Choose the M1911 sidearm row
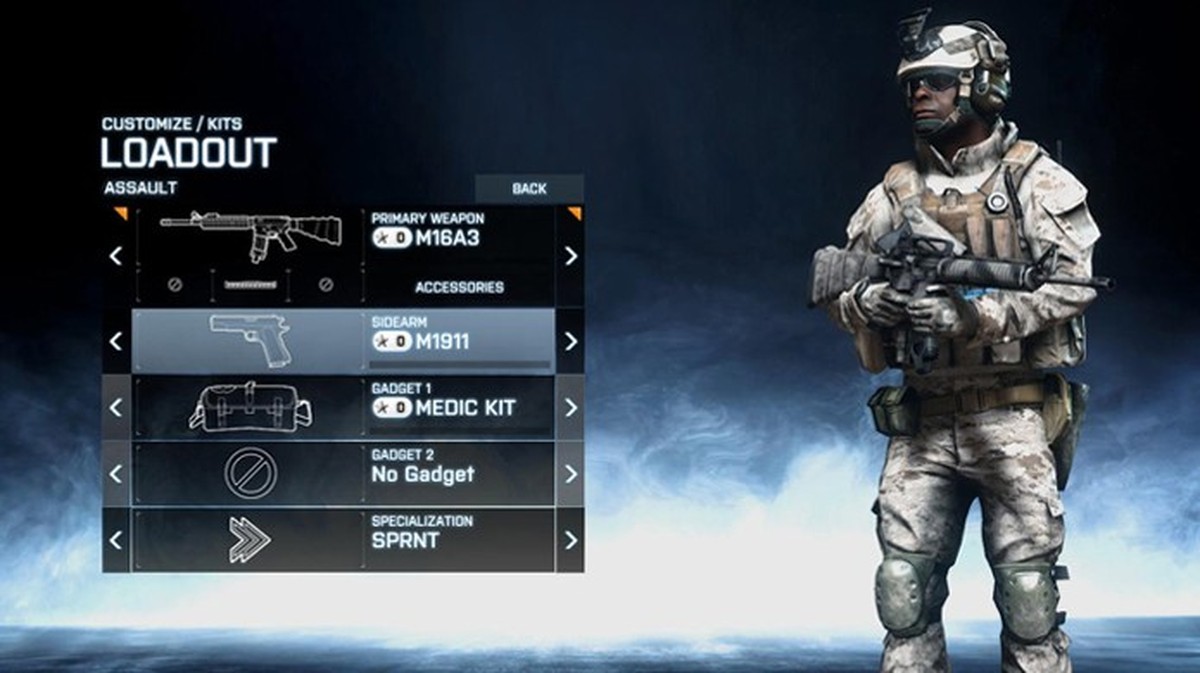1200x673 pixels. [343, 341]
